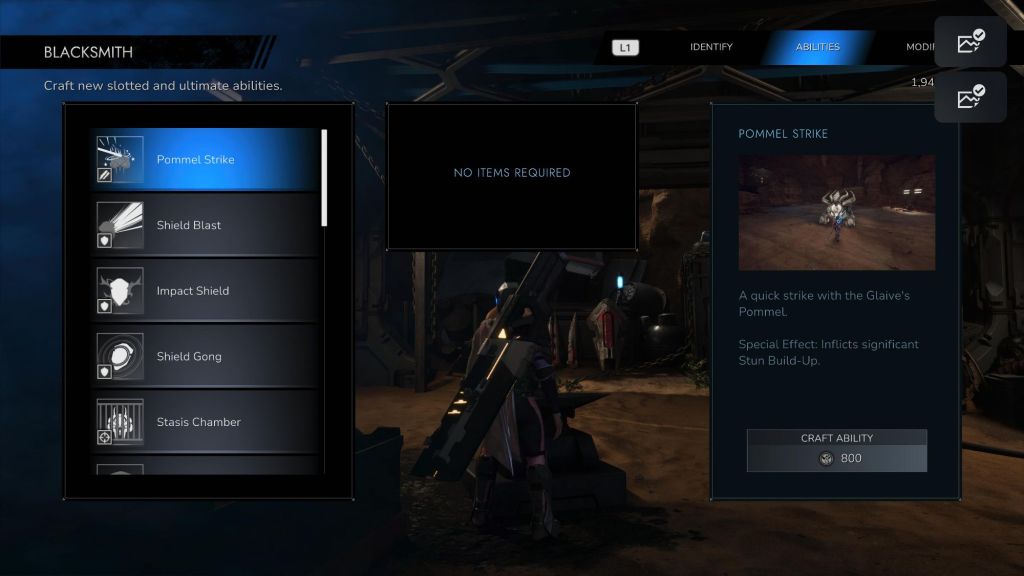Click the lower chart overlay button

970,97
